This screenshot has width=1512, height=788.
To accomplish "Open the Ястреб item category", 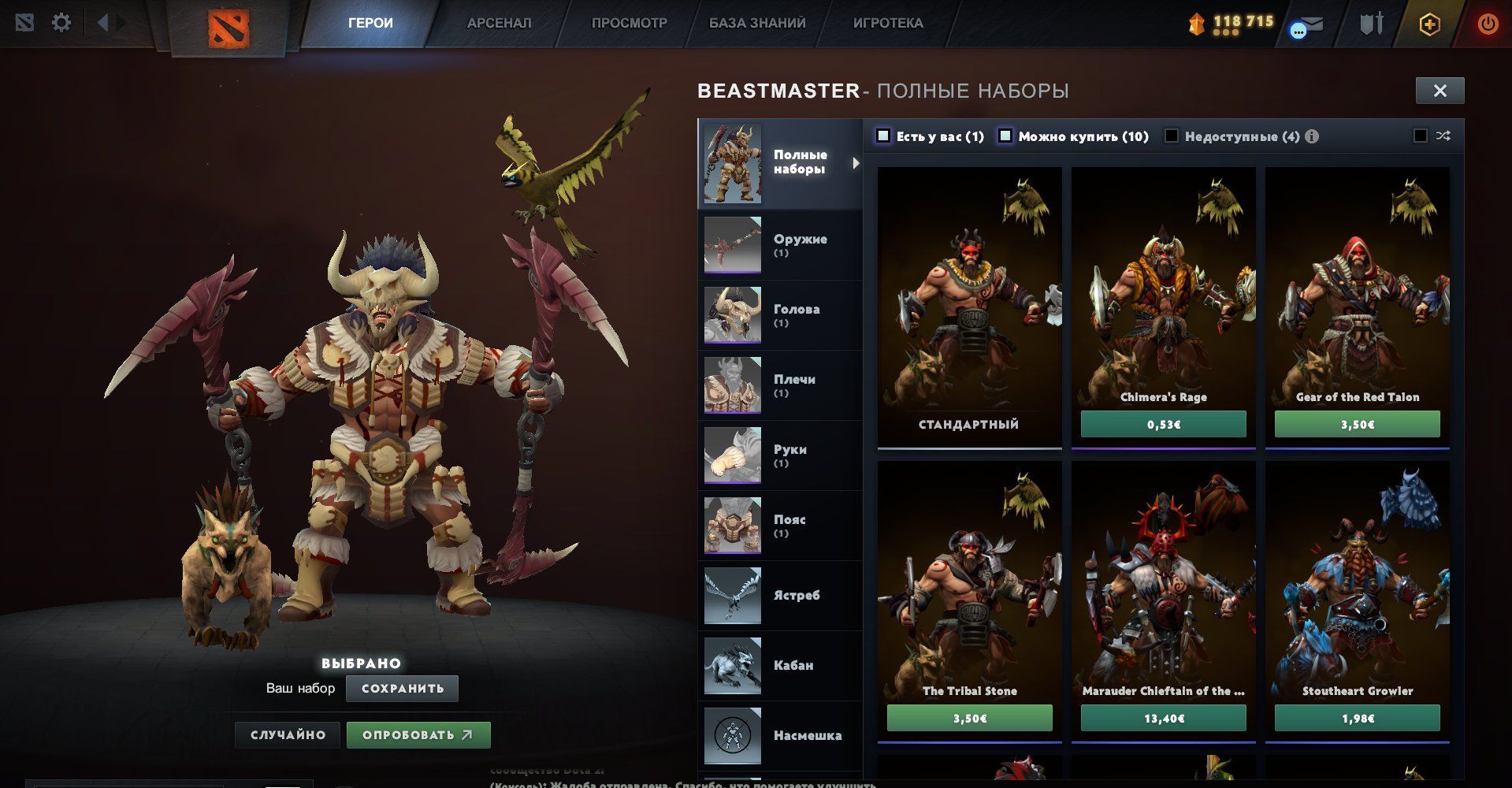I will coord(780,596).
